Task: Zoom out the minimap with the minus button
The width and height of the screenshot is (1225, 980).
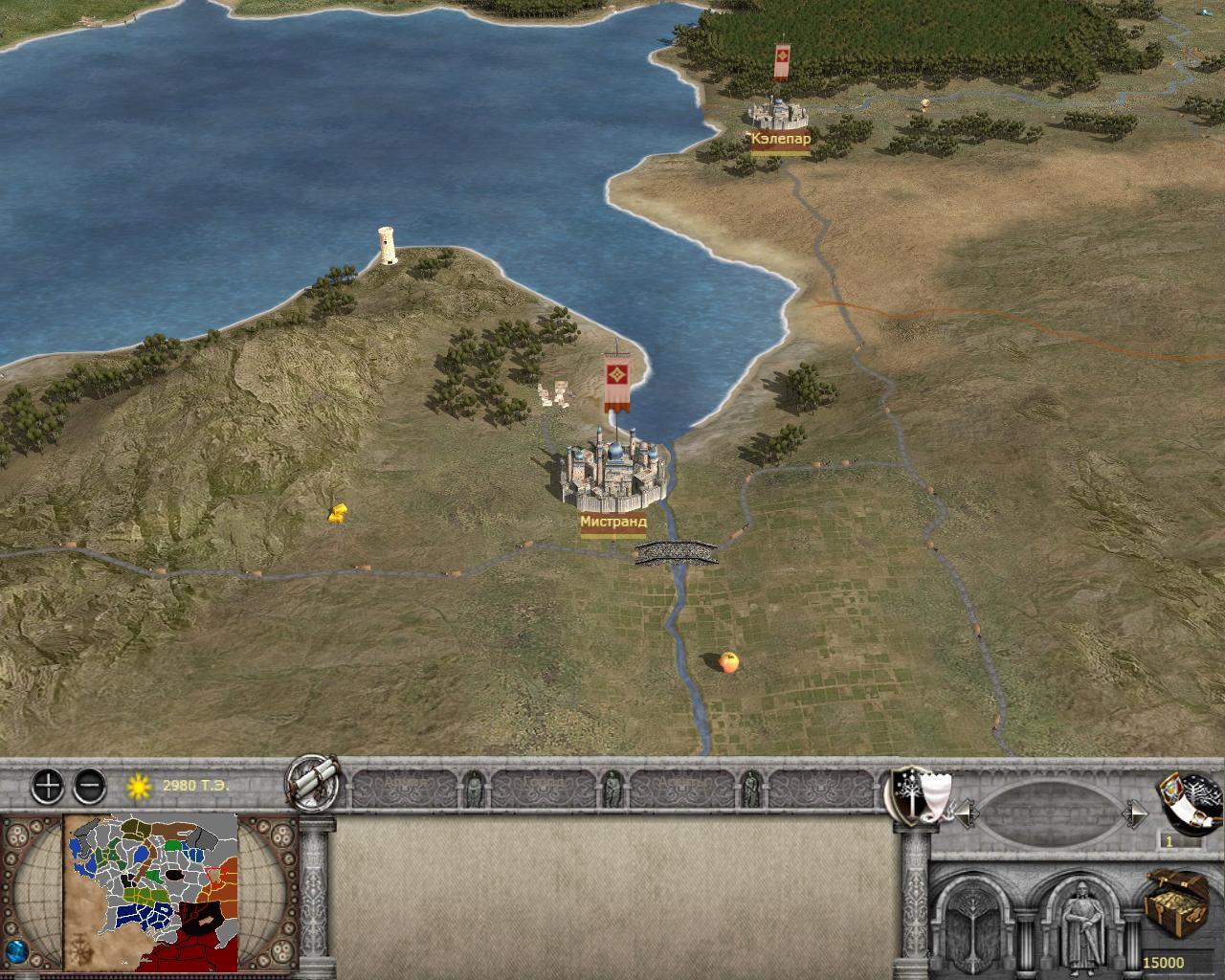Action: point(89,787)
